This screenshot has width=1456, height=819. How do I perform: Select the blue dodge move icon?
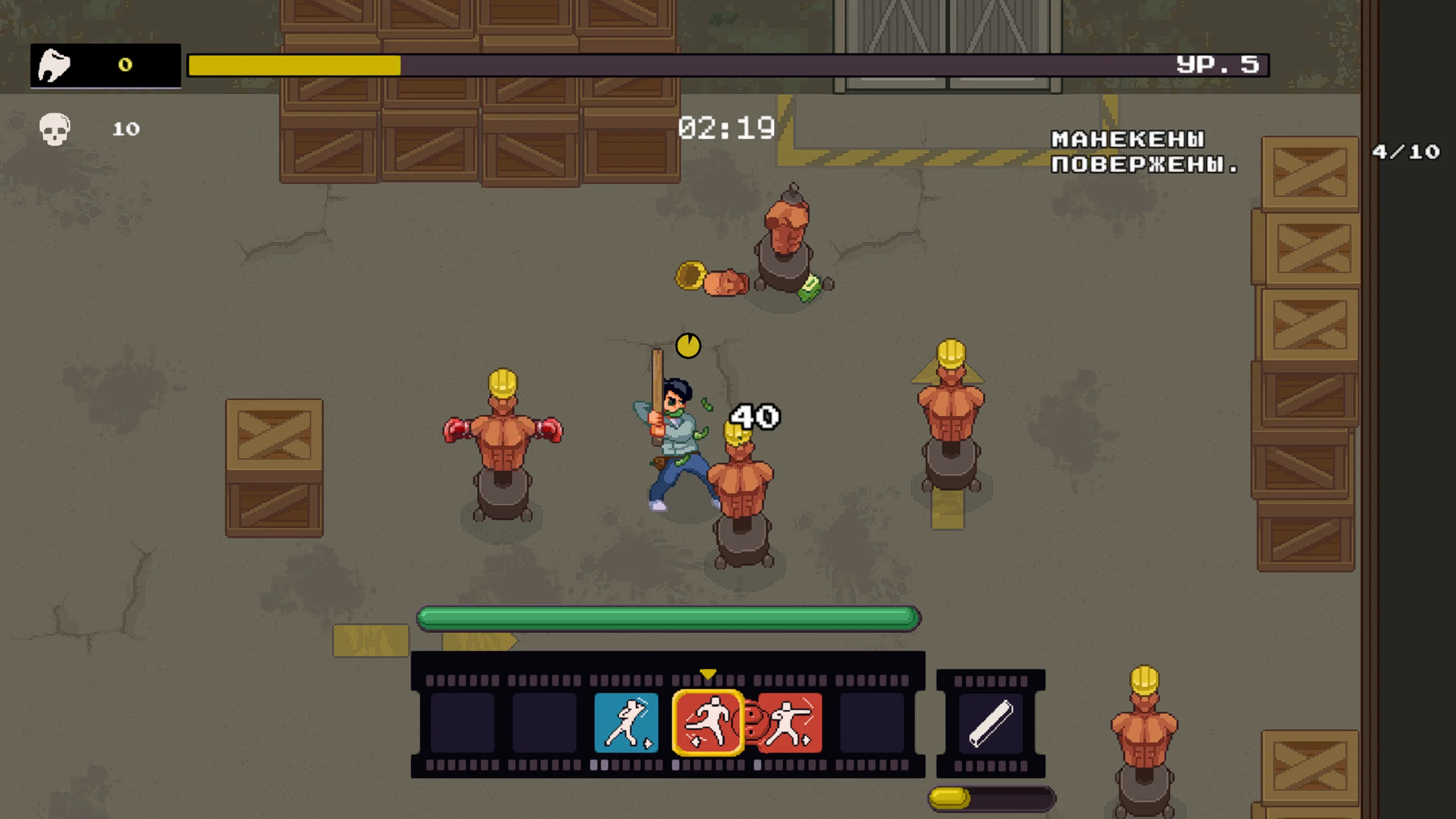coord(626,722)
